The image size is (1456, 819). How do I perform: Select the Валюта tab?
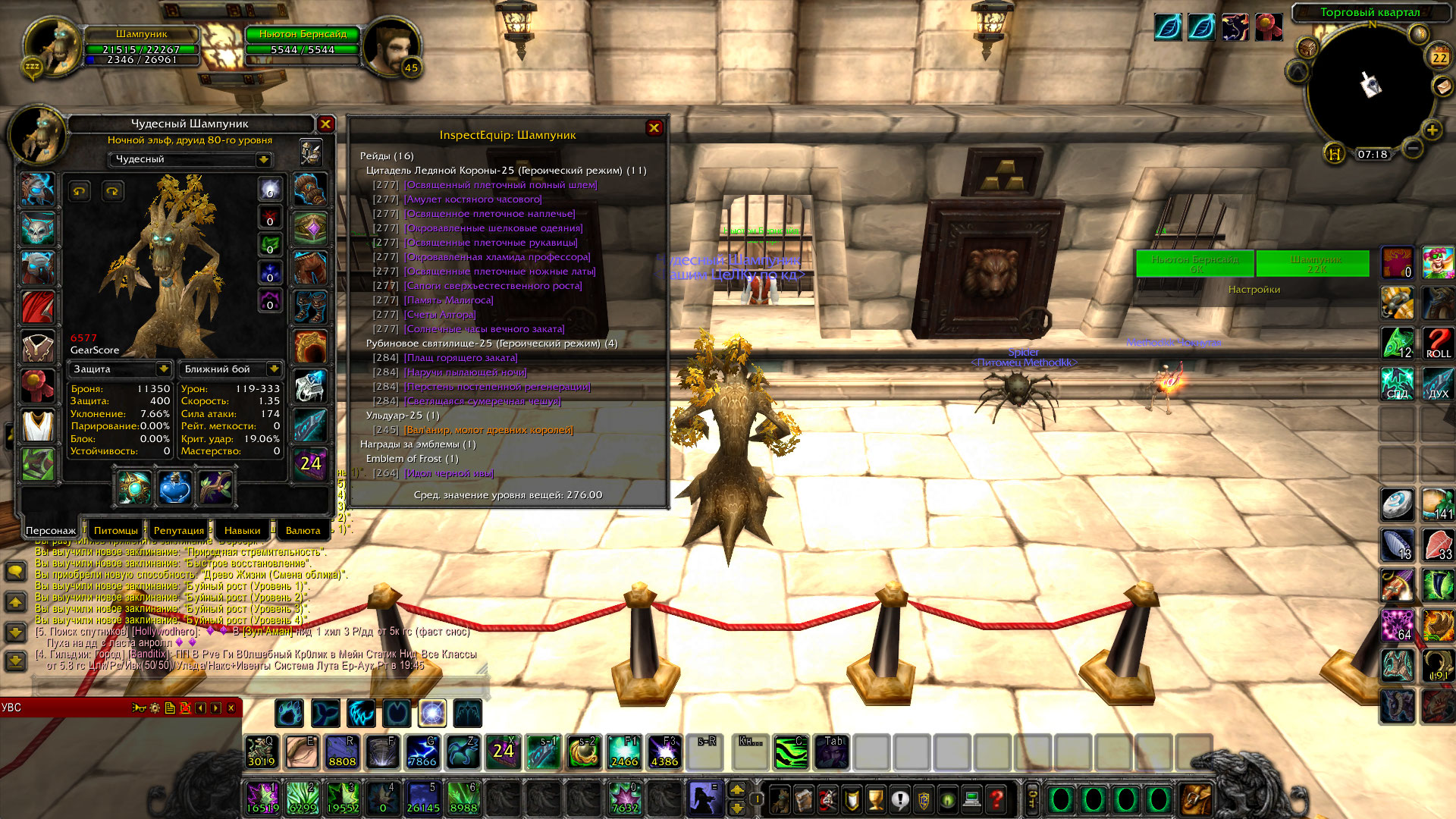pos(303,530)
